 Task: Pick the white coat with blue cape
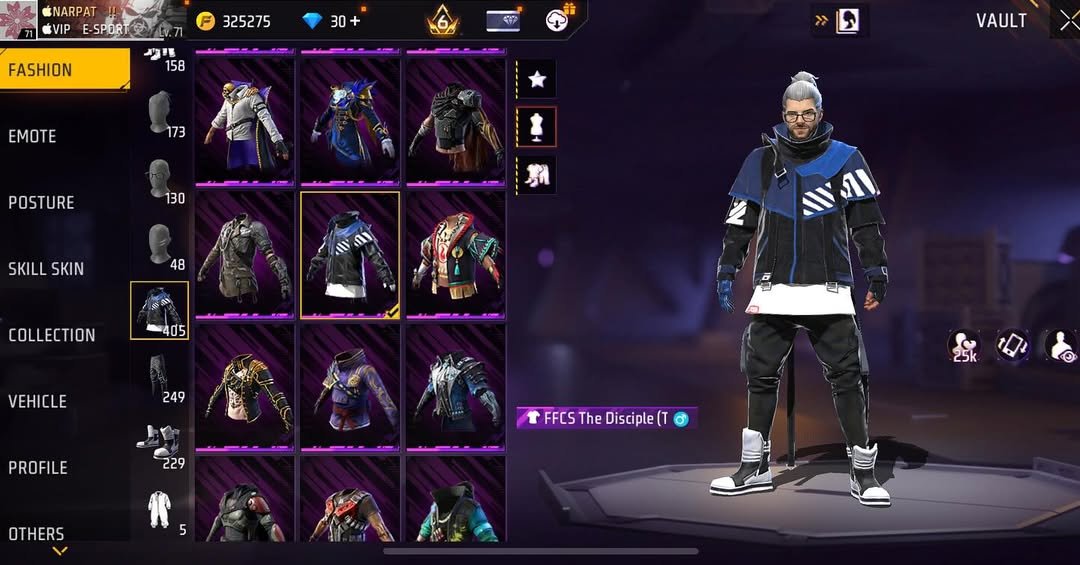pos(245,121)
